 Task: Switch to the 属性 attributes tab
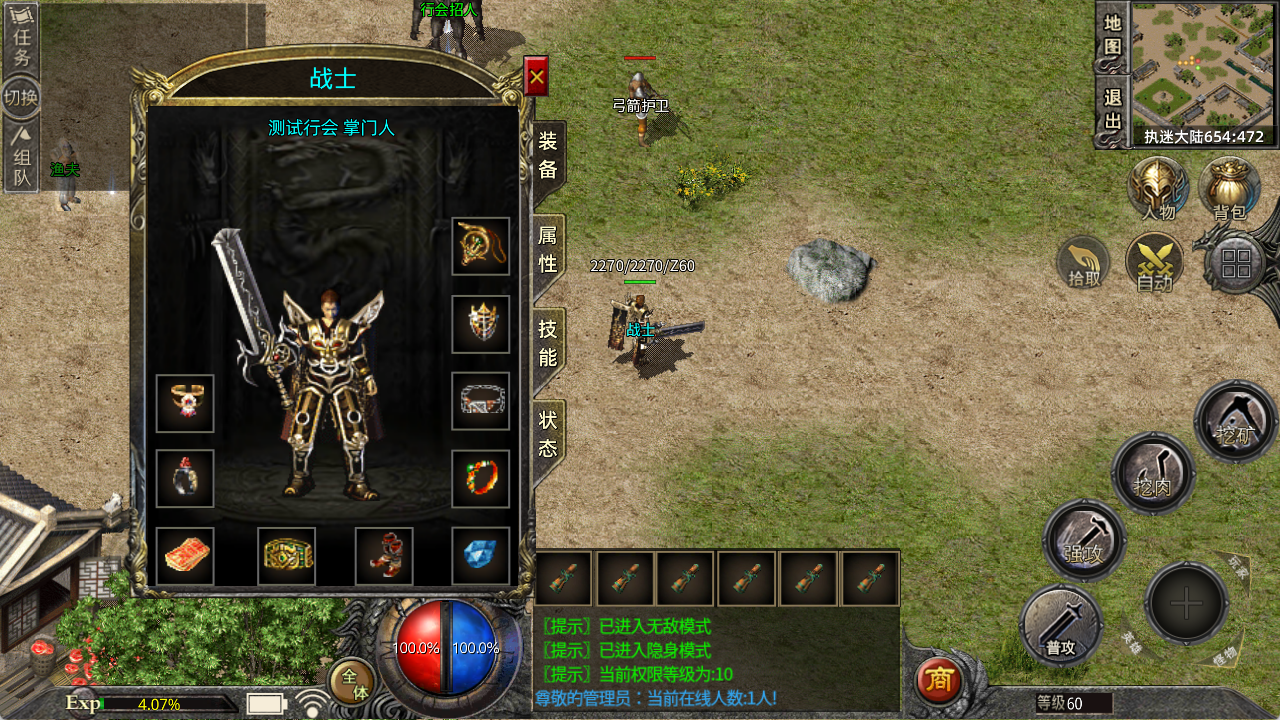pyautogui.click(x=548, y=250)
